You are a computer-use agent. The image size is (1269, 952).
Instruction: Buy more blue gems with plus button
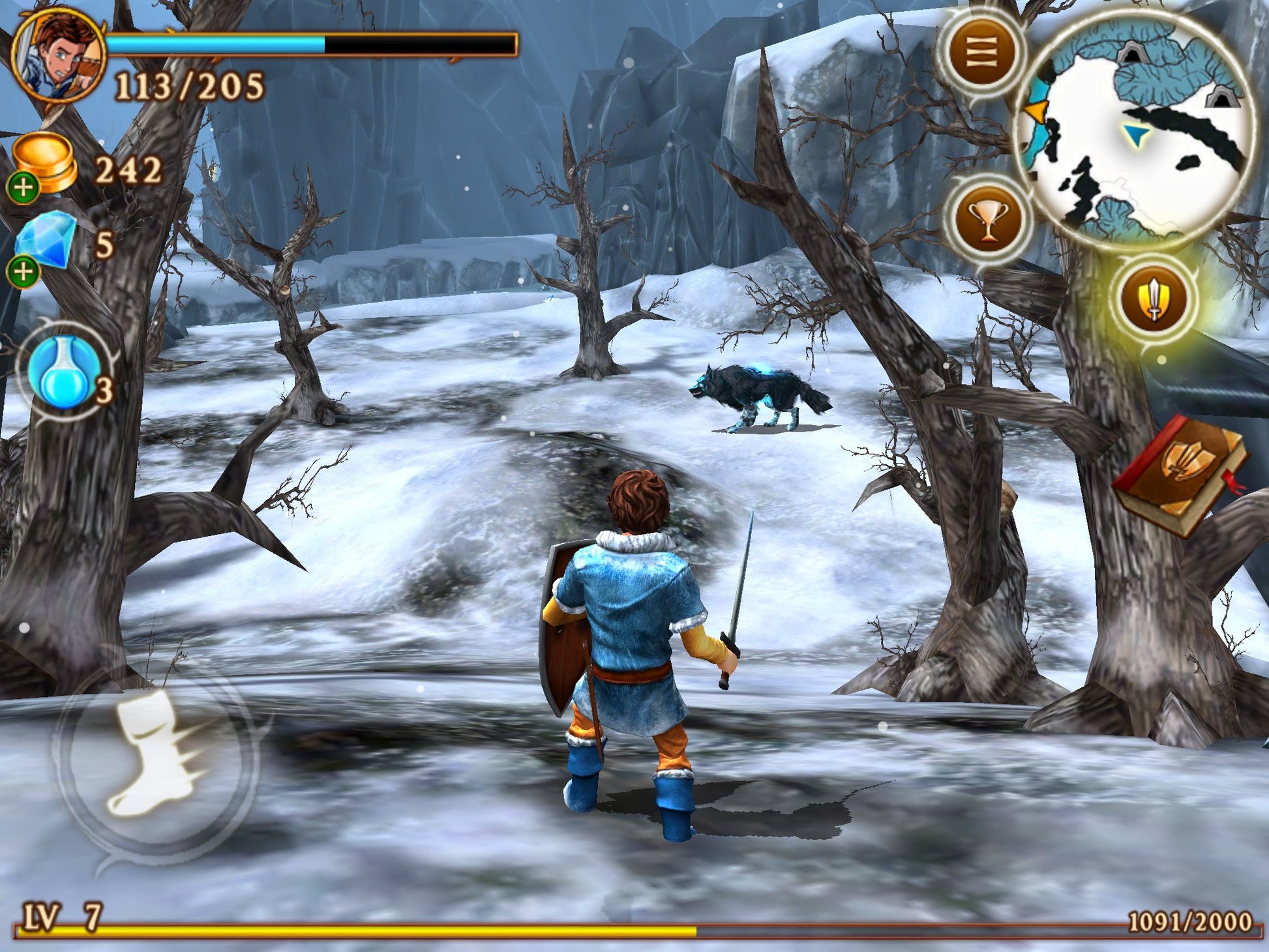click(x=23, y=271)
